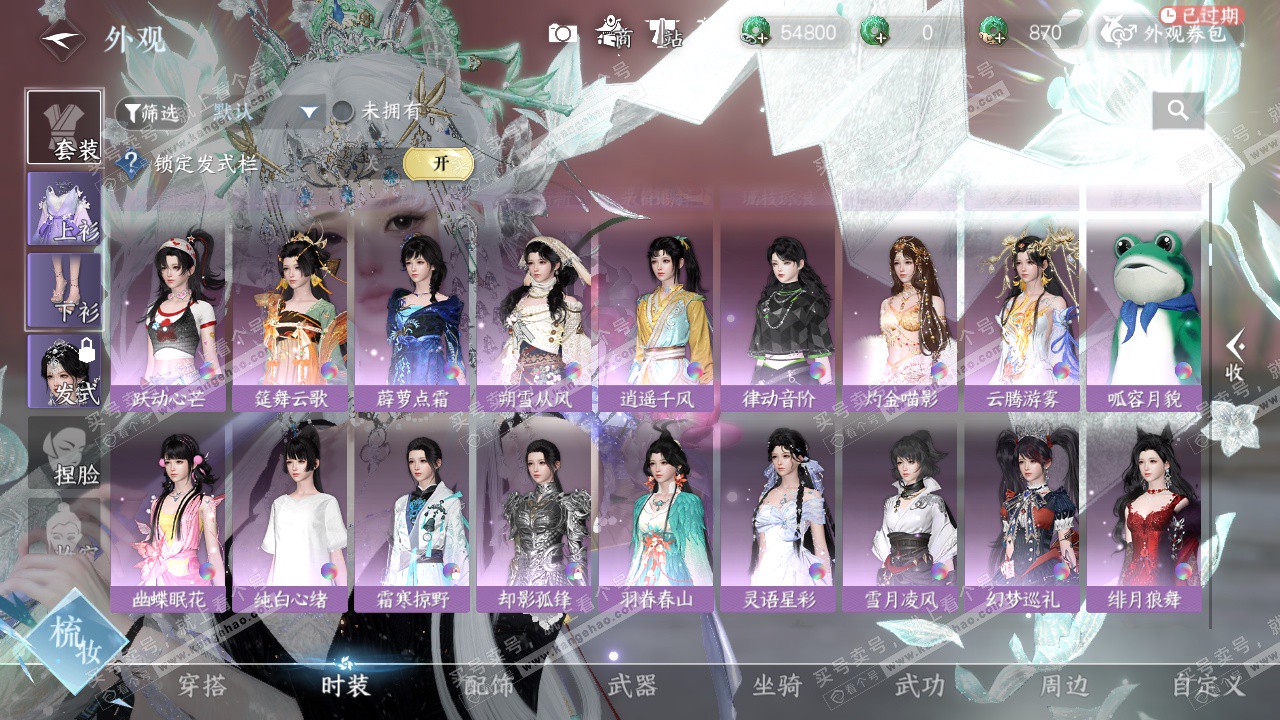
Task: Toggle the 锁定发式栏 switch
Action: (x=438, y=164)
